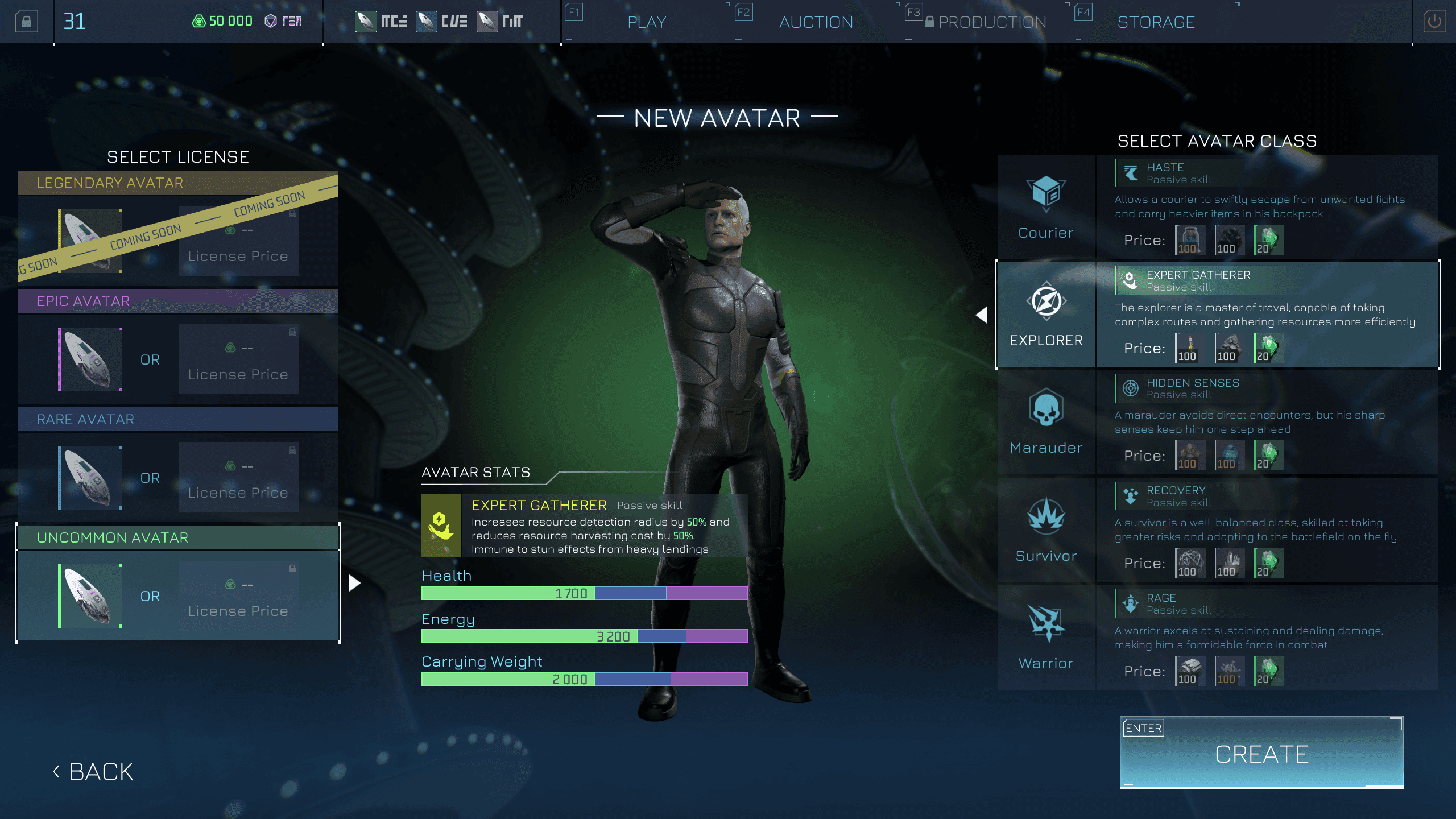Pick the Survivor avatar class
Image resolution: width=1456 pixels, height=819 pixels.
point(1046,530)
